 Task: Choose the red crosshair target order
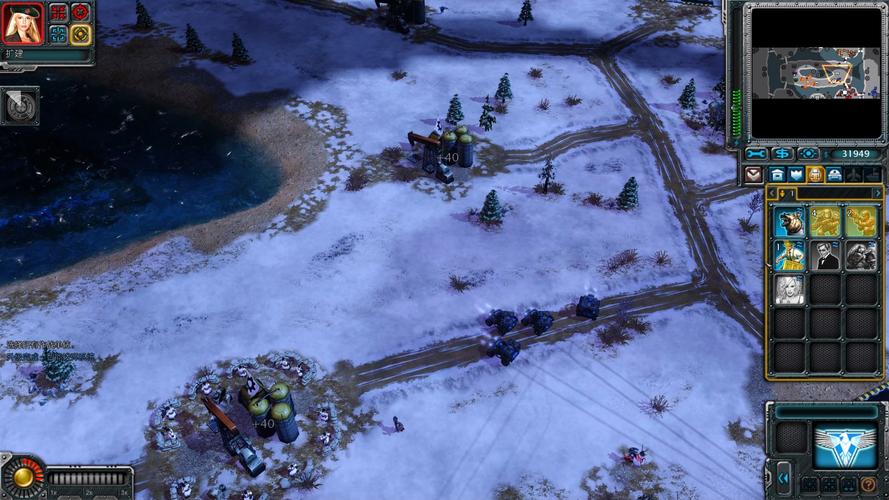(x=81, y=13)
